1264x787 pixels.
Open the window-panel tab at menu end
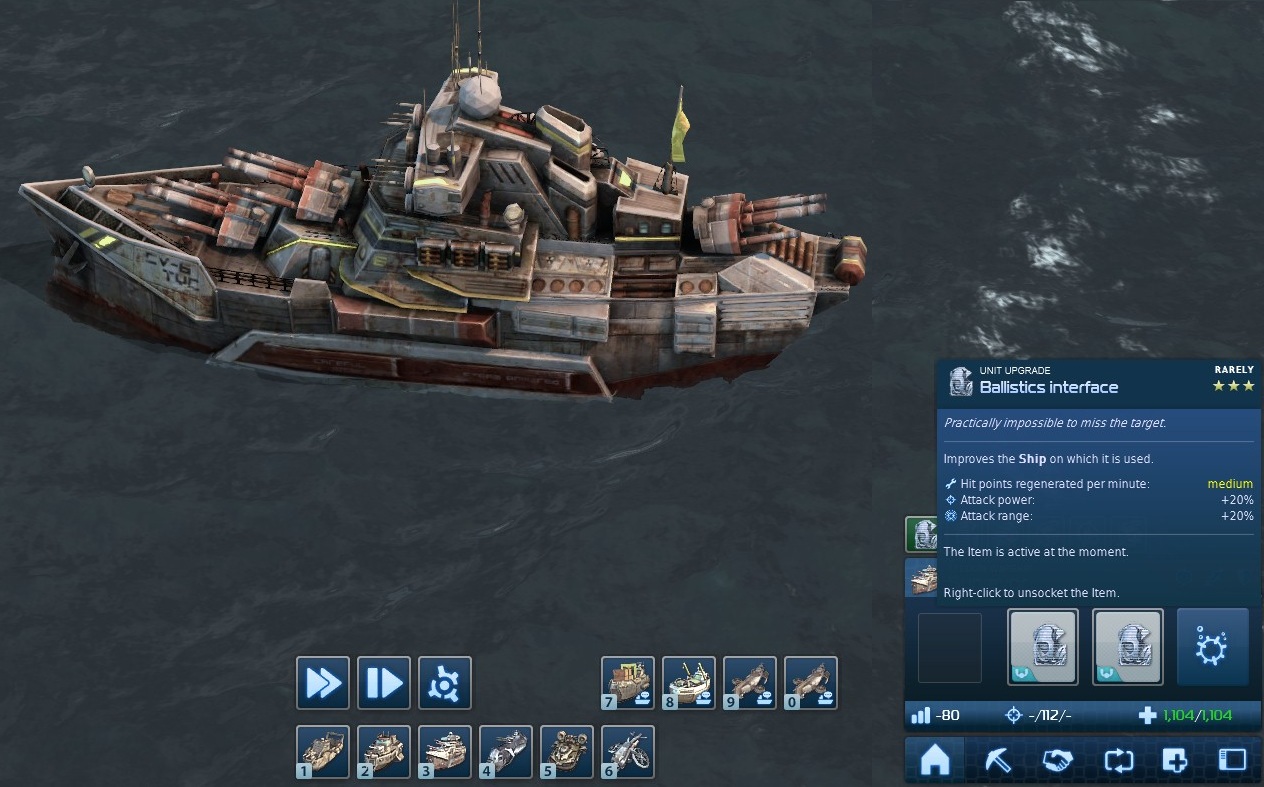tap(1233, 761)
